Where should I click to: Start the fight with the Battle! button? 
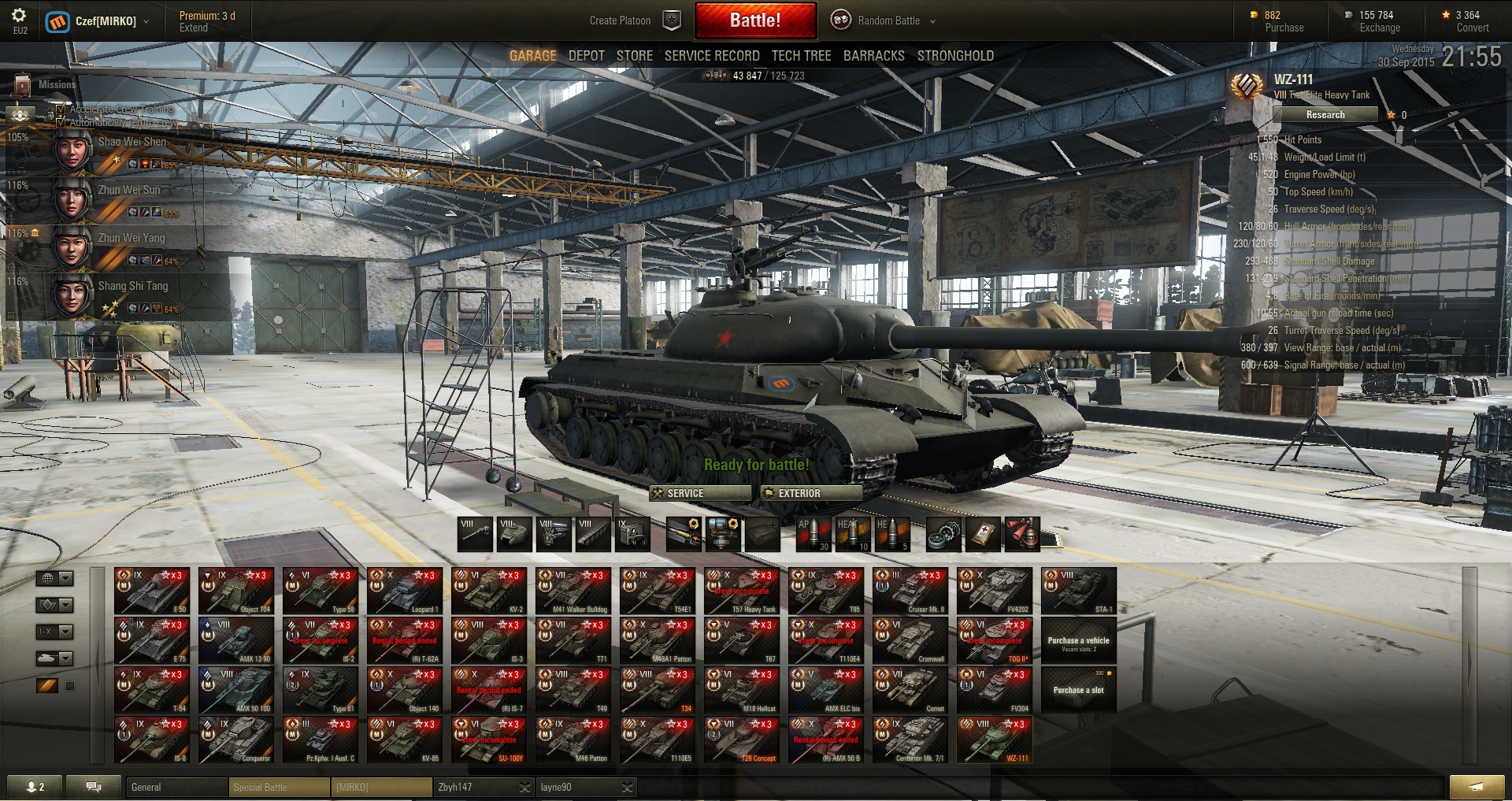[754, 20]
